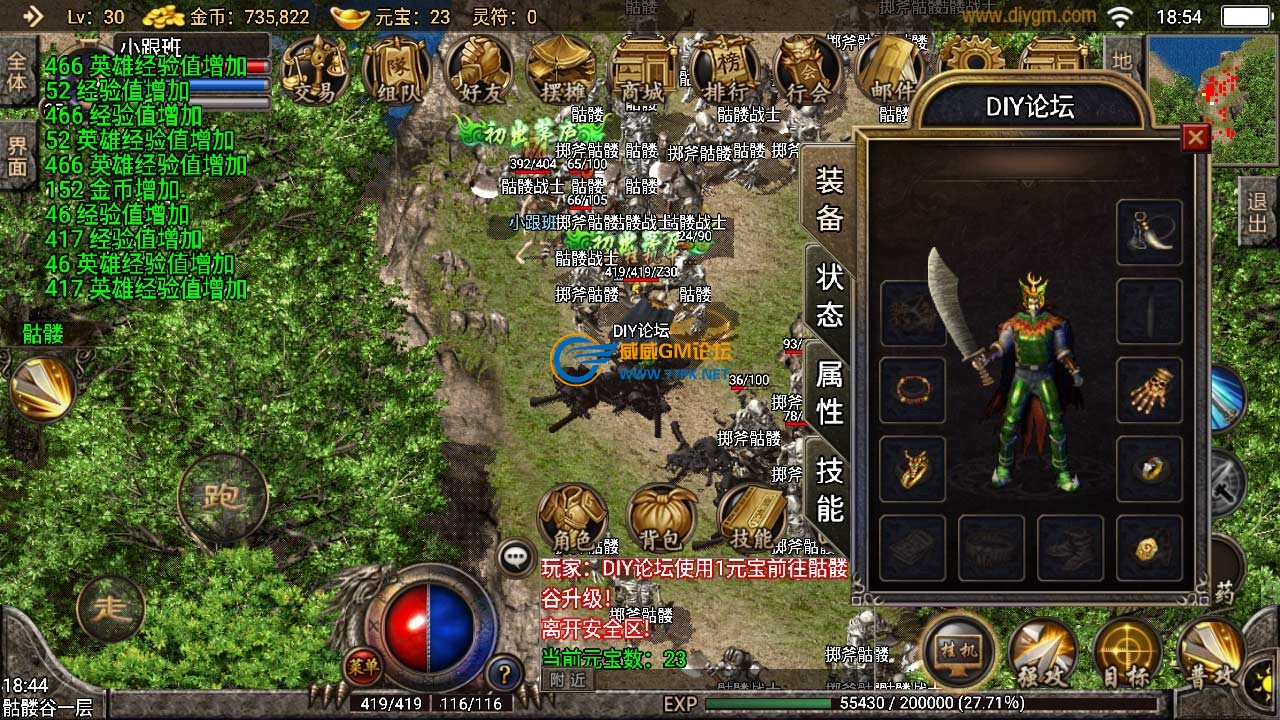
Task: Open the 行会 guild menu
Action: pyautogui.click(x=807, y=70)
